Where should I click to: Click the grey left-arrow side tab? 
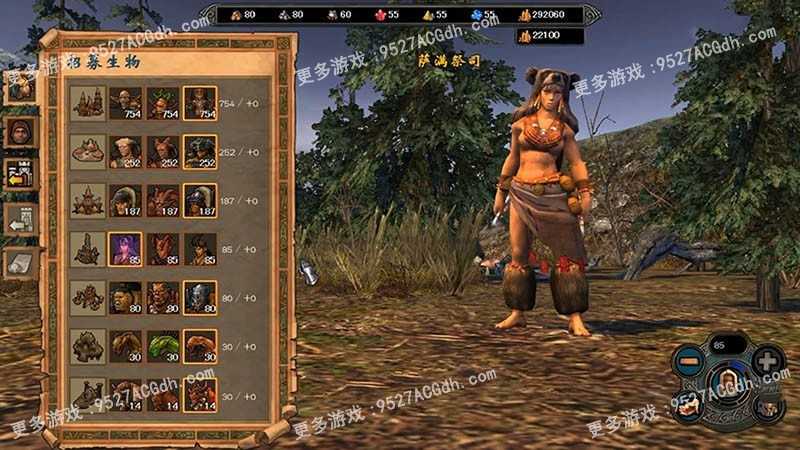(20, 218)
